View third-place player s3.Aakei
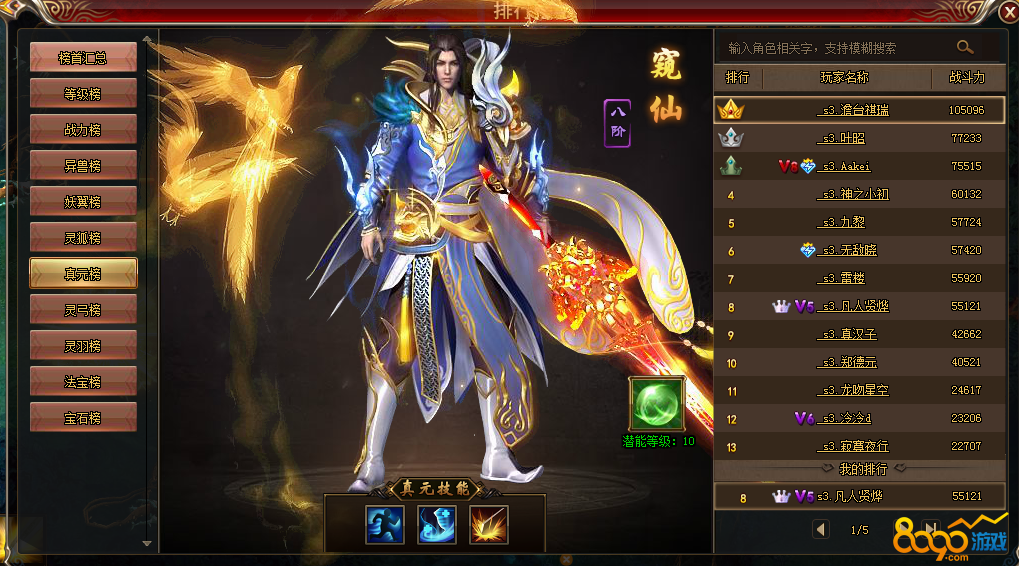Screen dimensions: 1019x566 pos(846,166)
